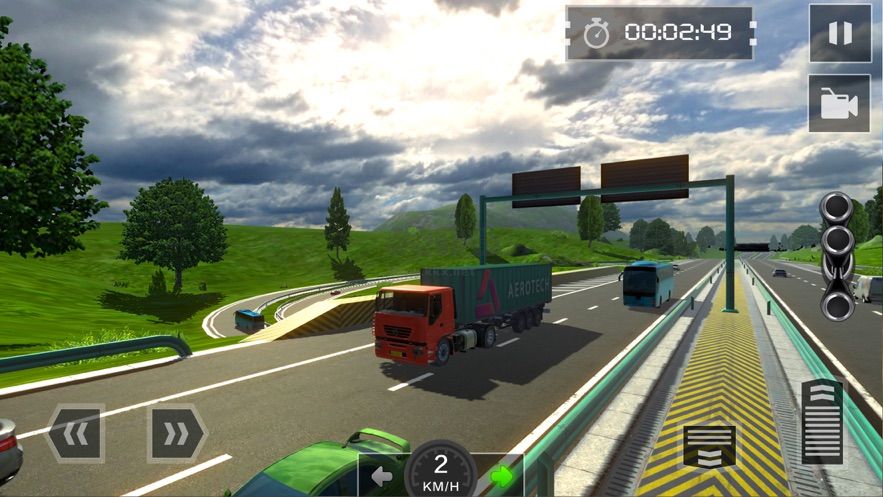Steer left with the double left chevron

coord(75,433)
